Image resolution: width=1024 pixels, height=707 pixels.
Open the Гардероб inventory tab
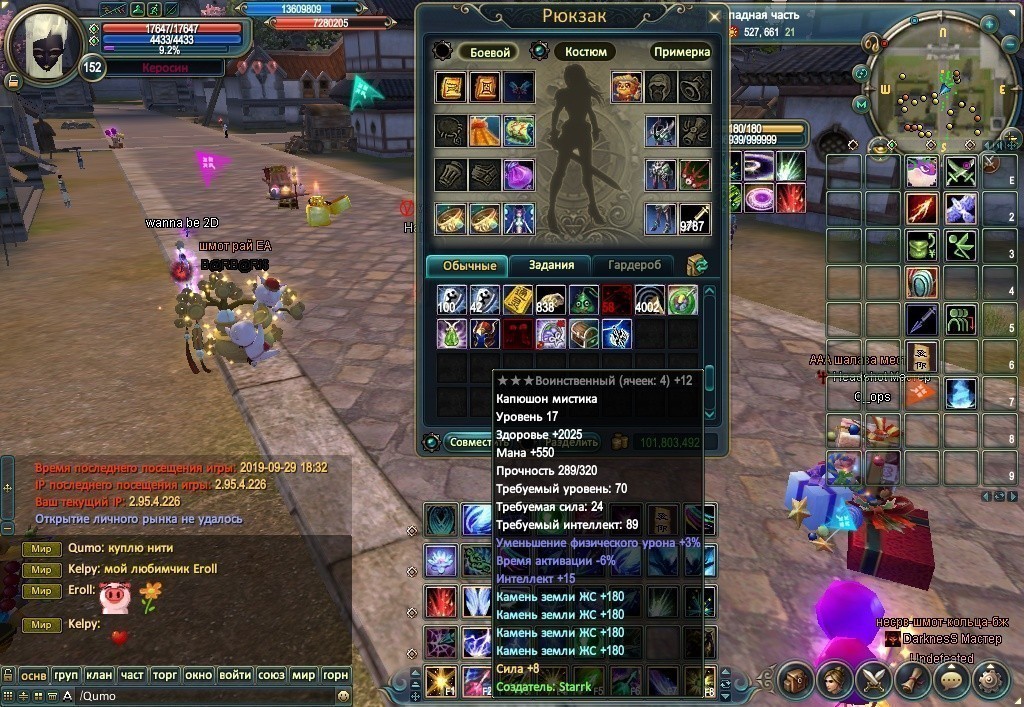[633, 265]
